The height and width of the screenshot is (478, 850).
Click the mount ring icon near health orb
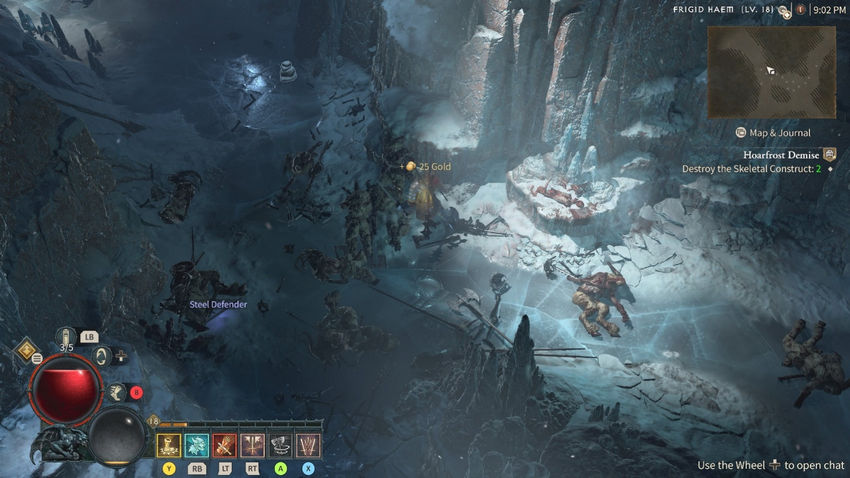tap(103, 355)
